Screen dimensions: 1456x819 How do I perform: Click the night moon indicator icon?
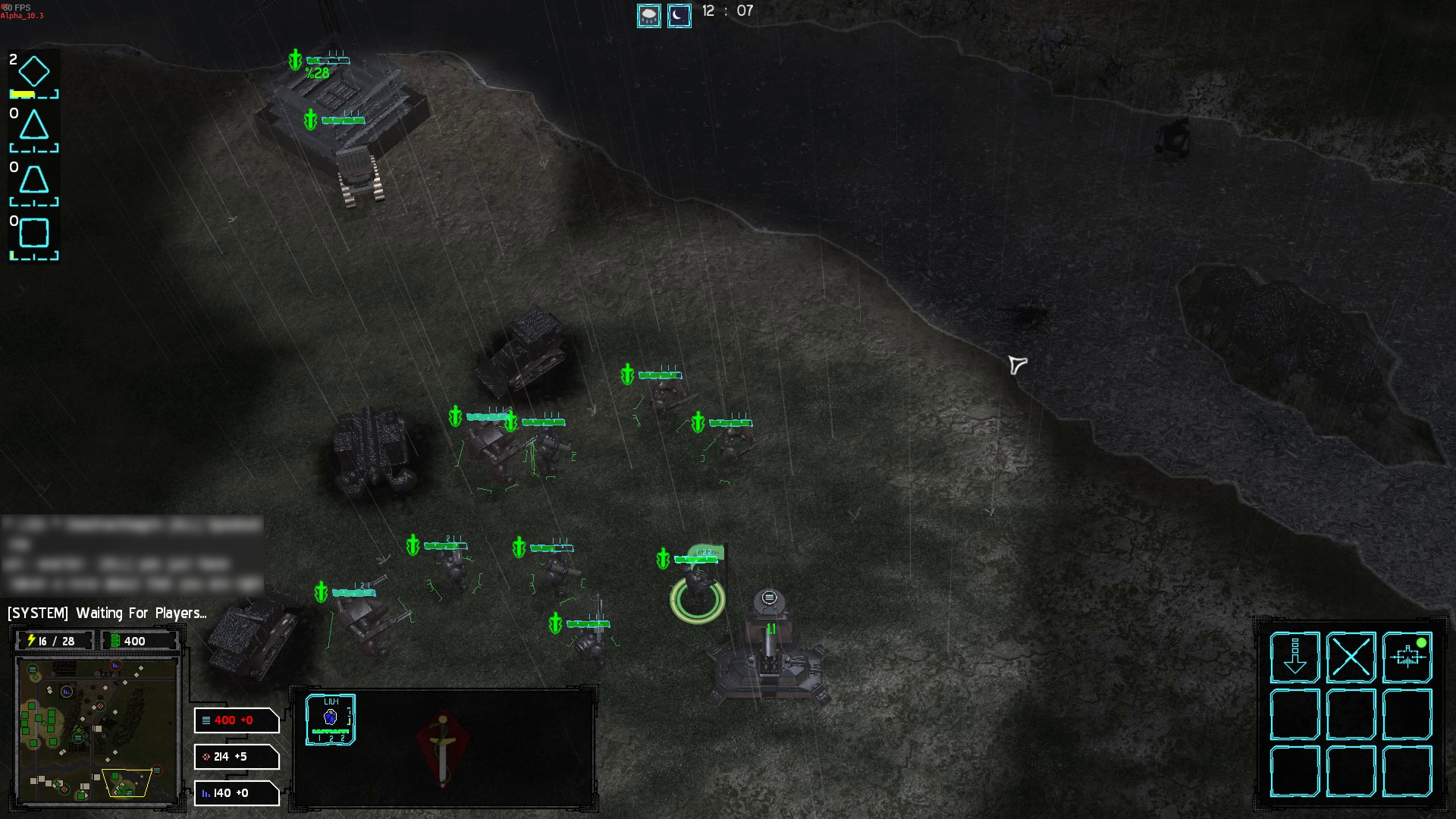coord(679,16)
